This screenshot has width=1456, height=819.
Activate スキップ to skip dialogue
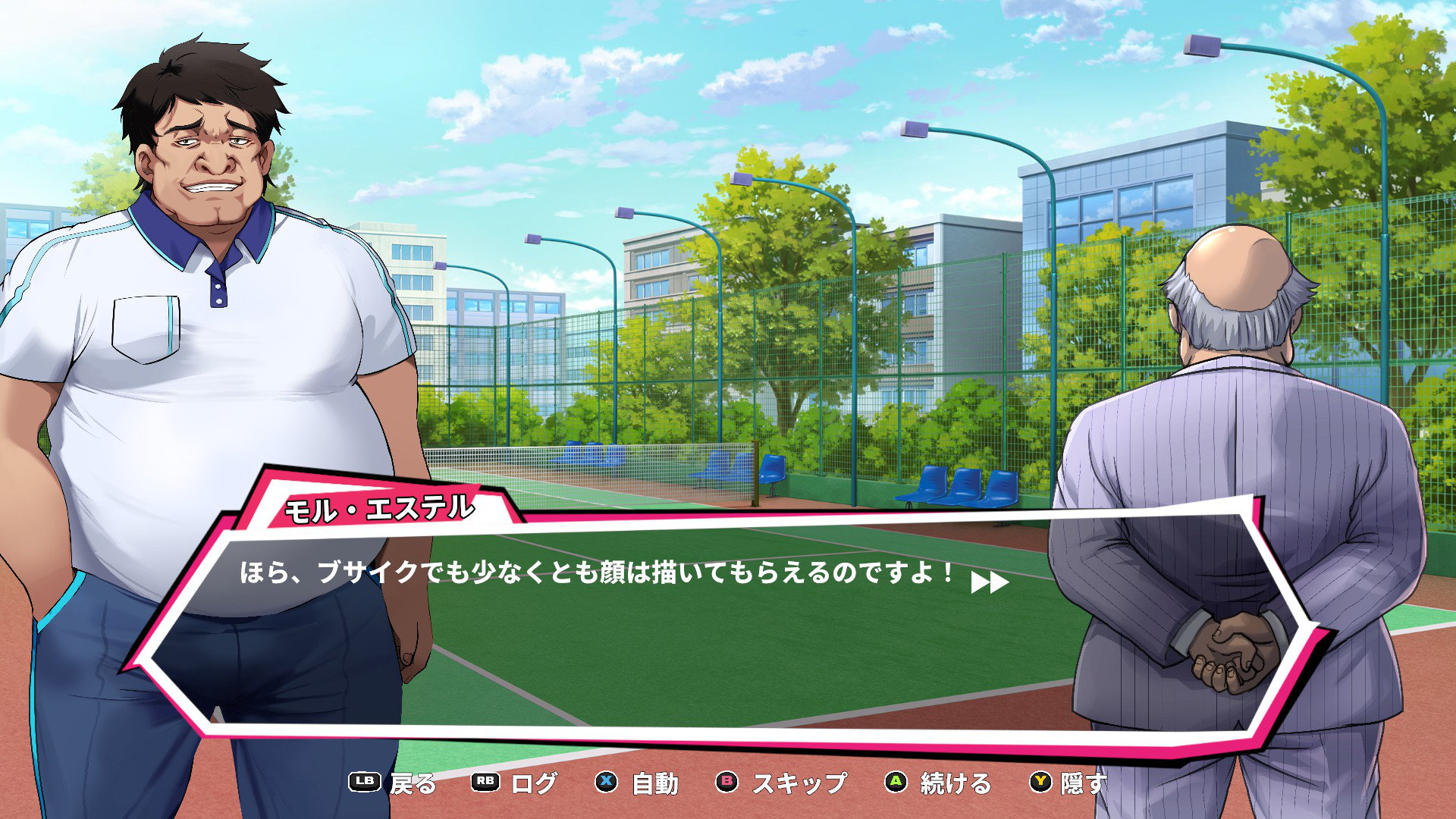pyautogui.click(x=782, y=783)
